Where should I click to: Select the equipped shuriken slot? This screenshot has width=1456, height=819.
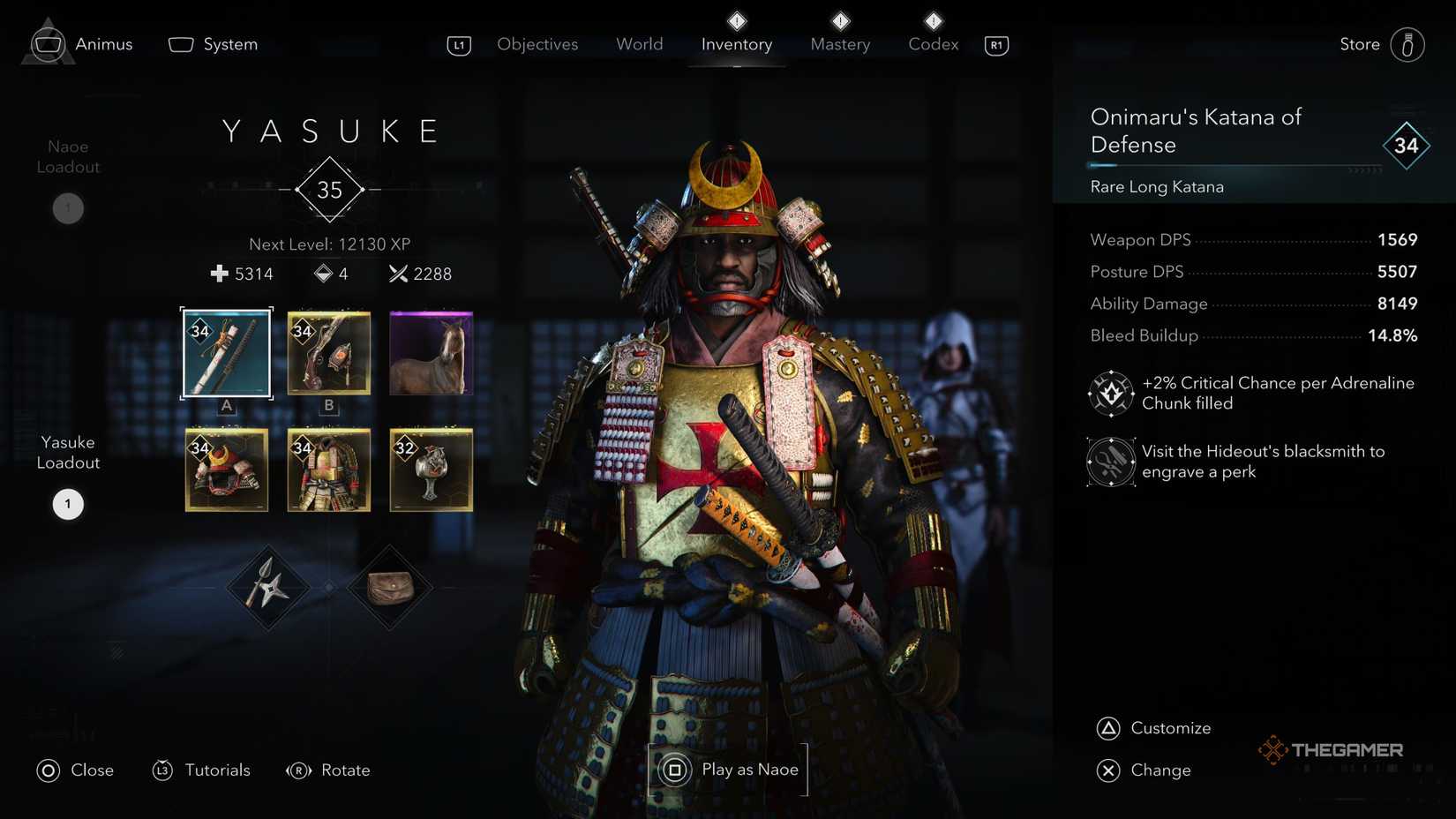tap(268, 586)
